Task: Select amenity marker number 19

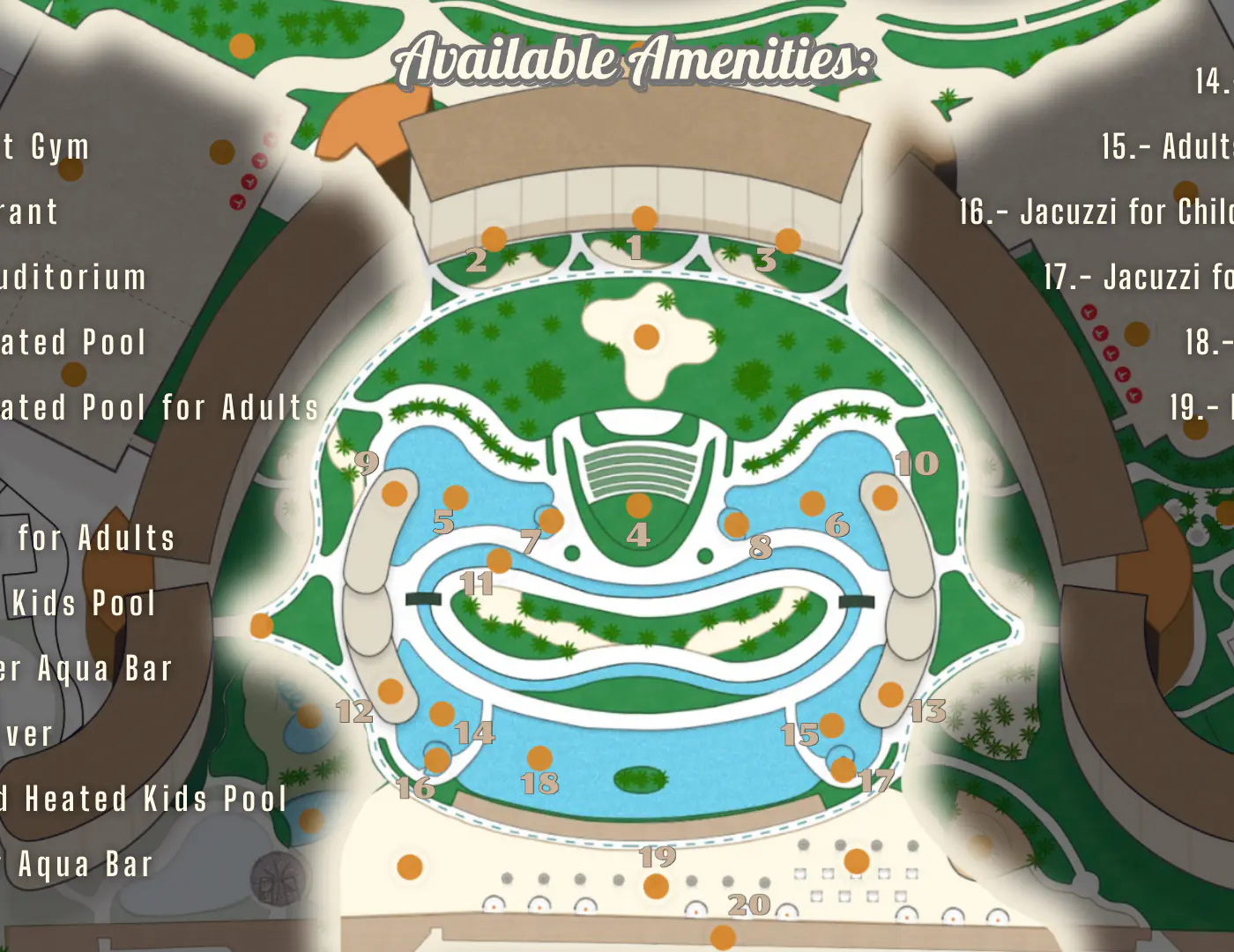Action: click(x=656, y=886)
